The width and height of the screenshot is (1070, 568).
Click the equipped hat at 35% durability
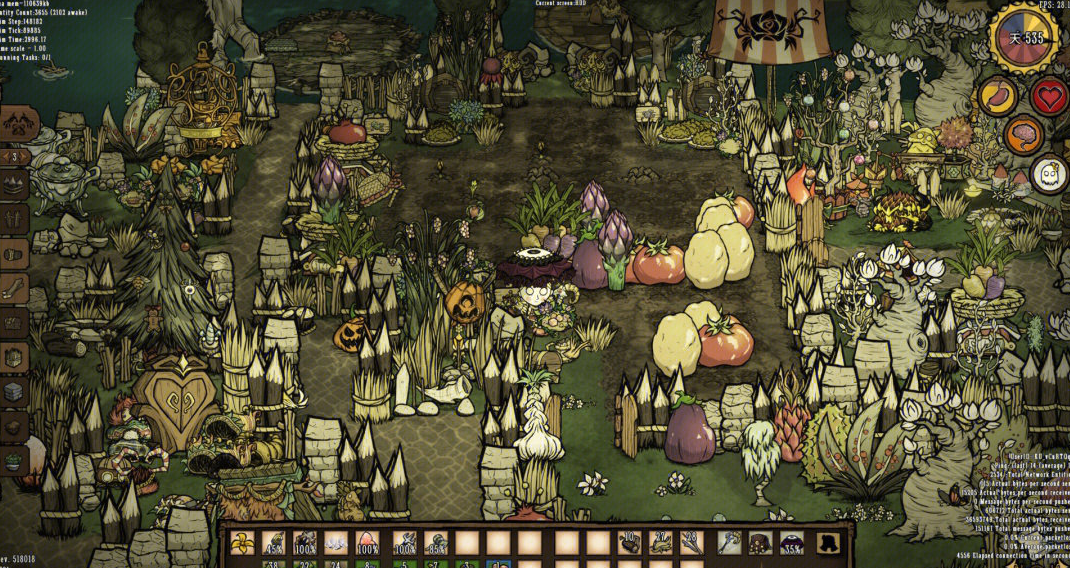pyautogui.click(x=792, y=543)
